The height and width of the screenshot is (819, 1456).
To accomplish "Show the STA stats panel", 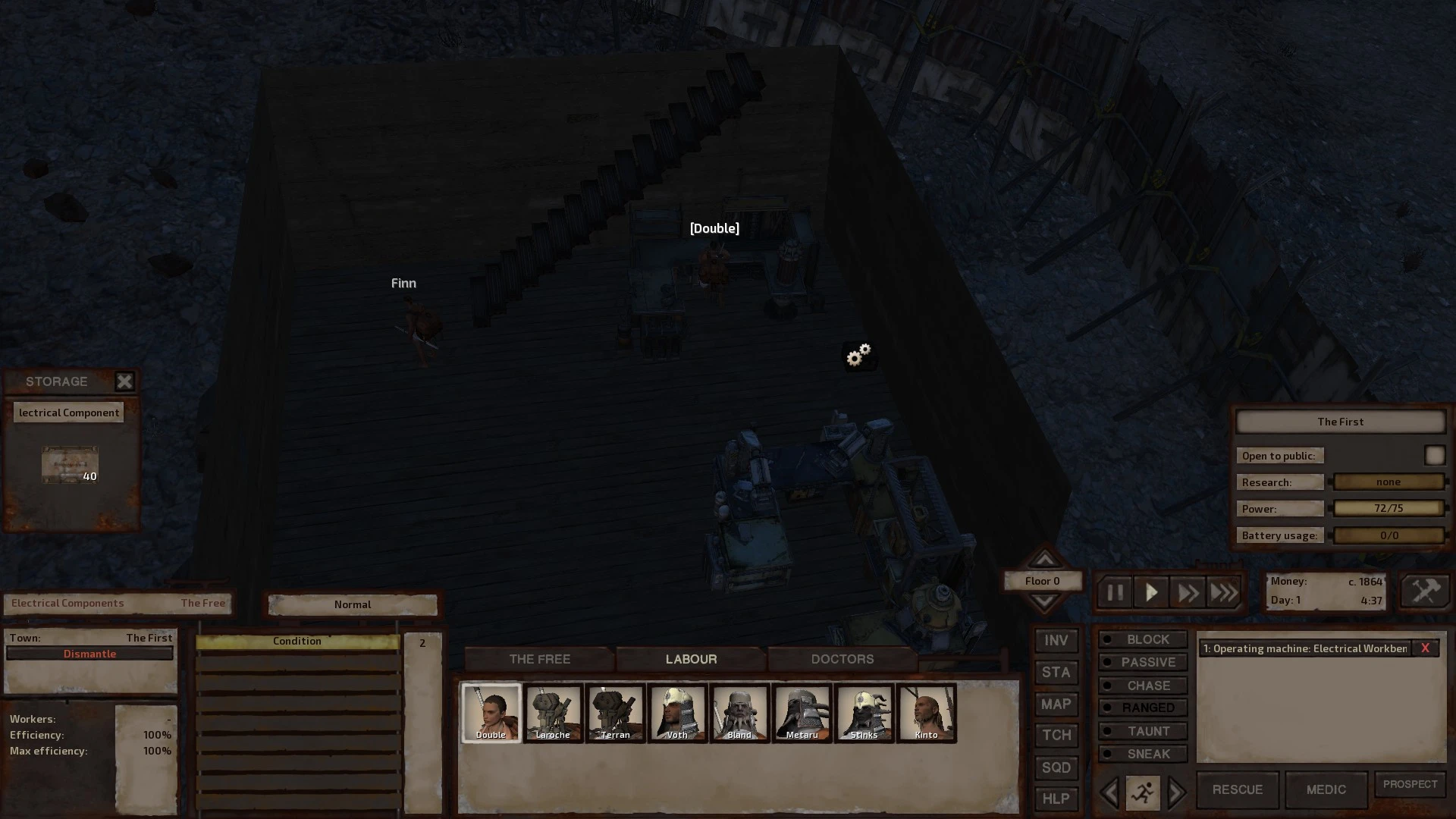I will coord(1056,673).
